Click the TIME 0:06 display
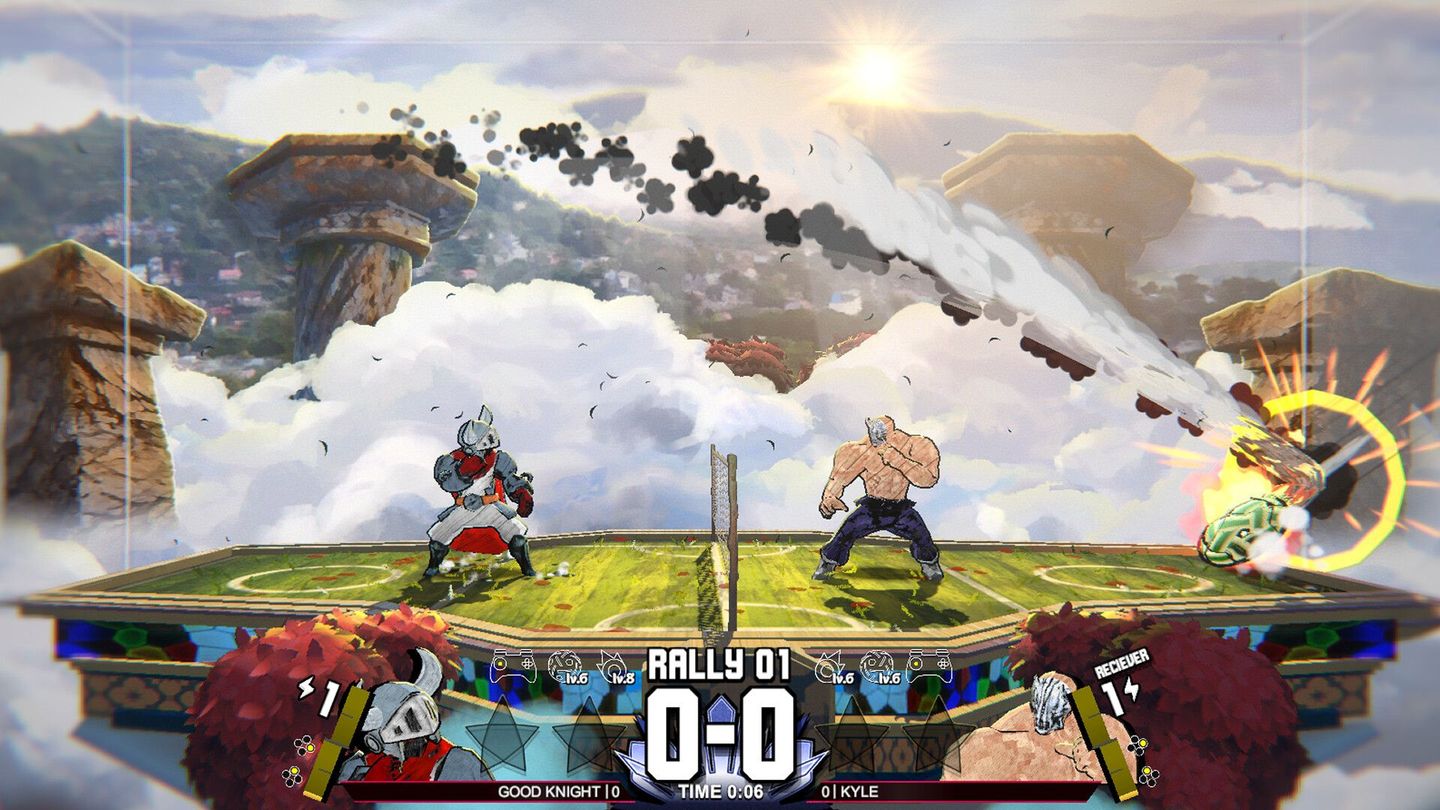Viewport: 1440px width, 810px height. [x=720, y=792]
